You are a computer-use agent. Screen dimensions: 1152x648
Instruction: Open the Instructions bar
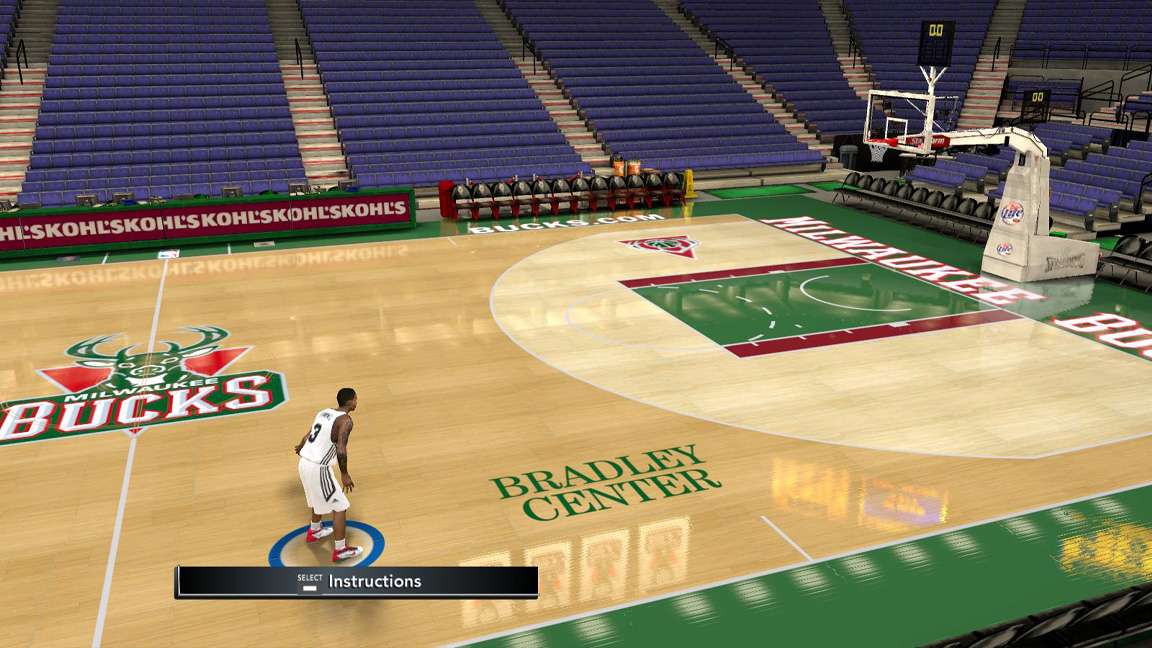[x=357, y=581]
